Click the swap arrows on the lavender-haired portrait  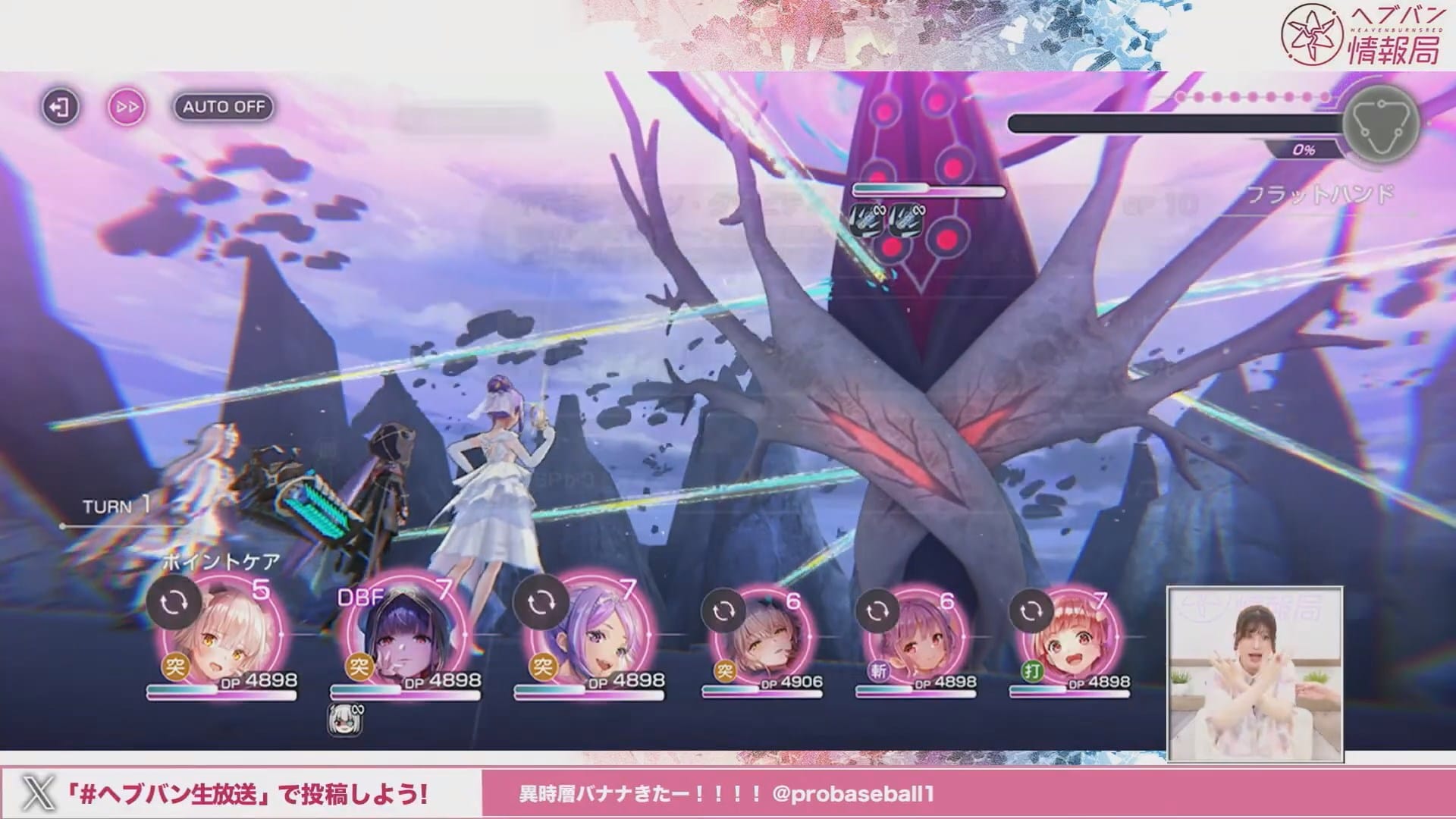[x=541, y=603]
